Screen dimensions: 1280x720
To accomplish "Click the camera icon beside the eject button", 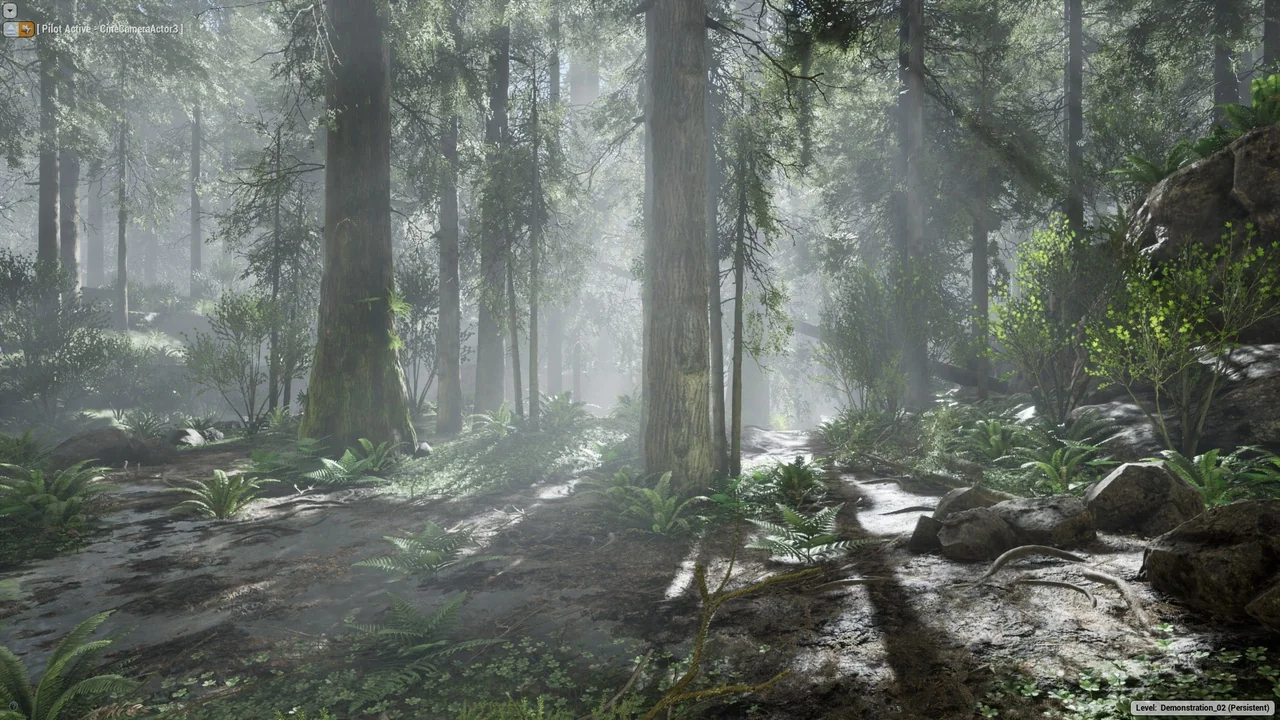I will coord(27,29).
